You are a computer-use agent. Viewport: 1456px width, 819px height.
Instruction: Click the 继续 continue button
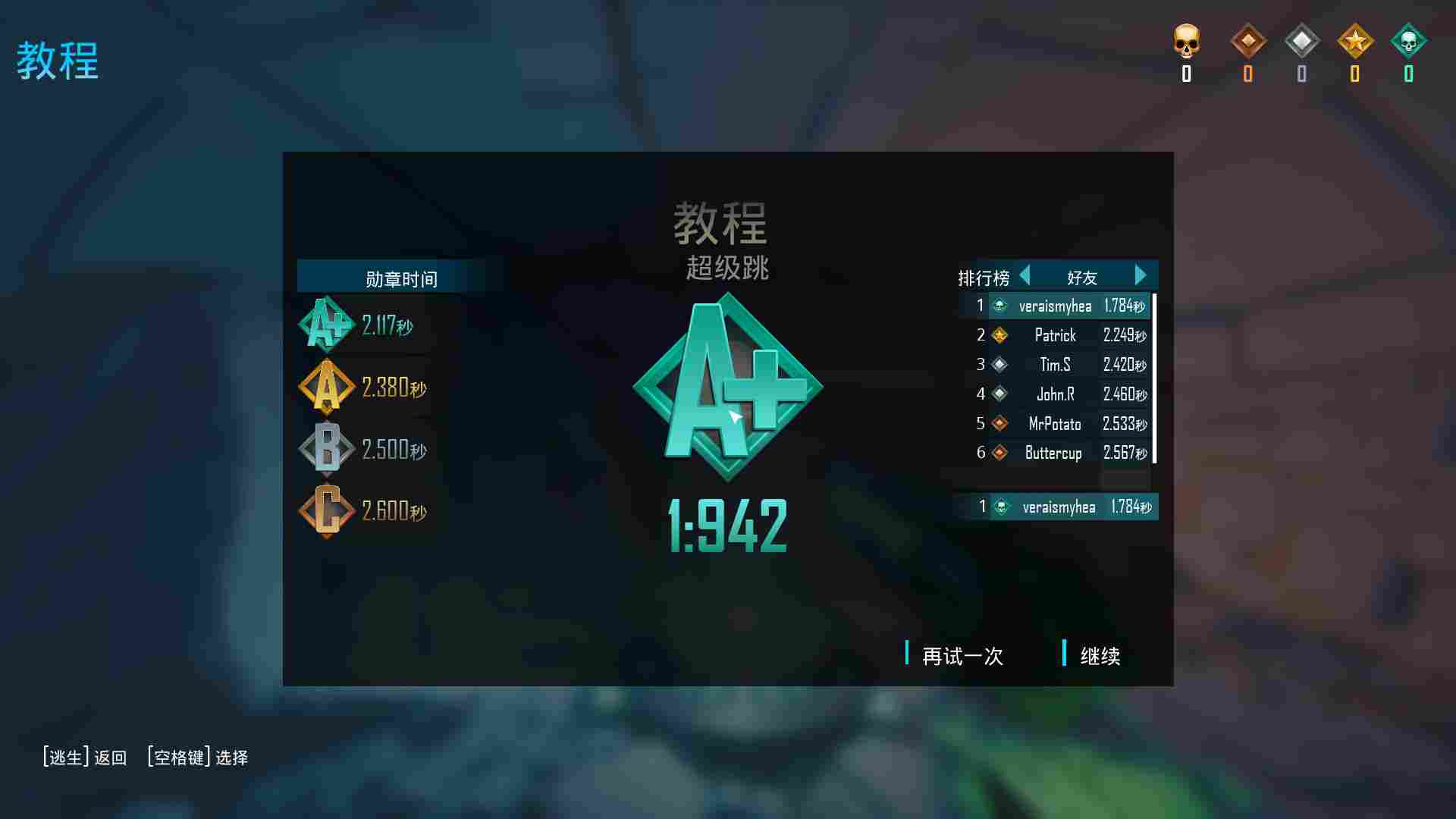[1100, 657]
